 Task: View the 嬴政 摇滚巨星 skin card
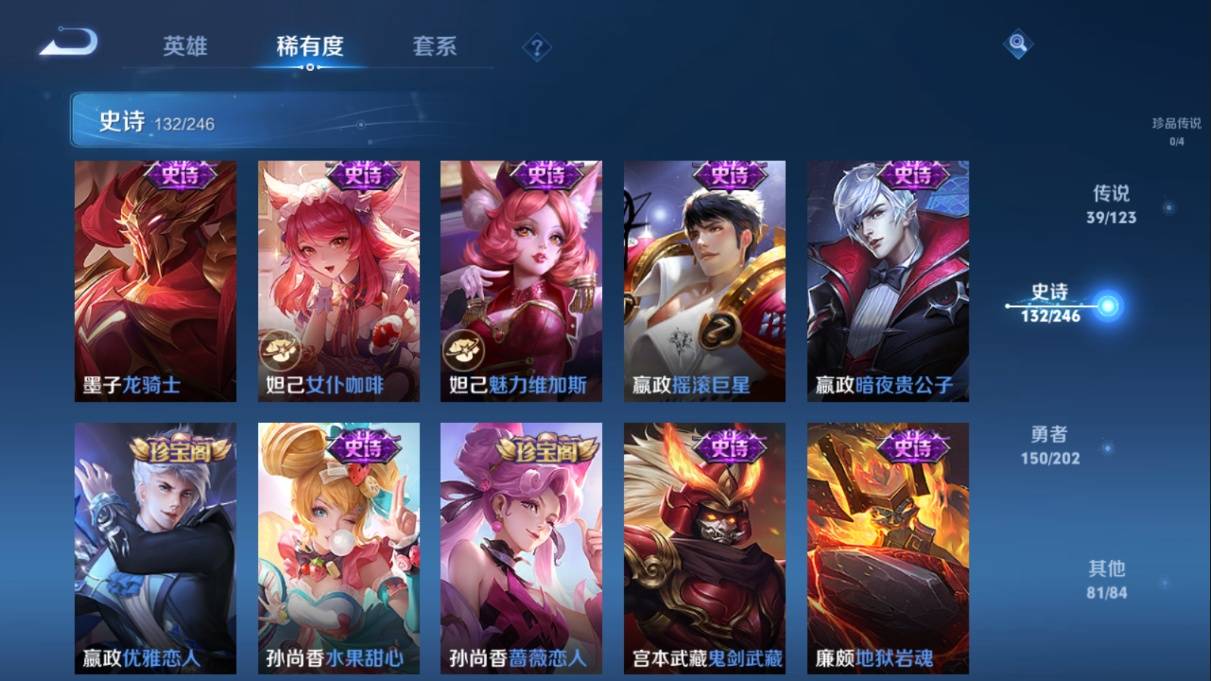pos(704,281)
